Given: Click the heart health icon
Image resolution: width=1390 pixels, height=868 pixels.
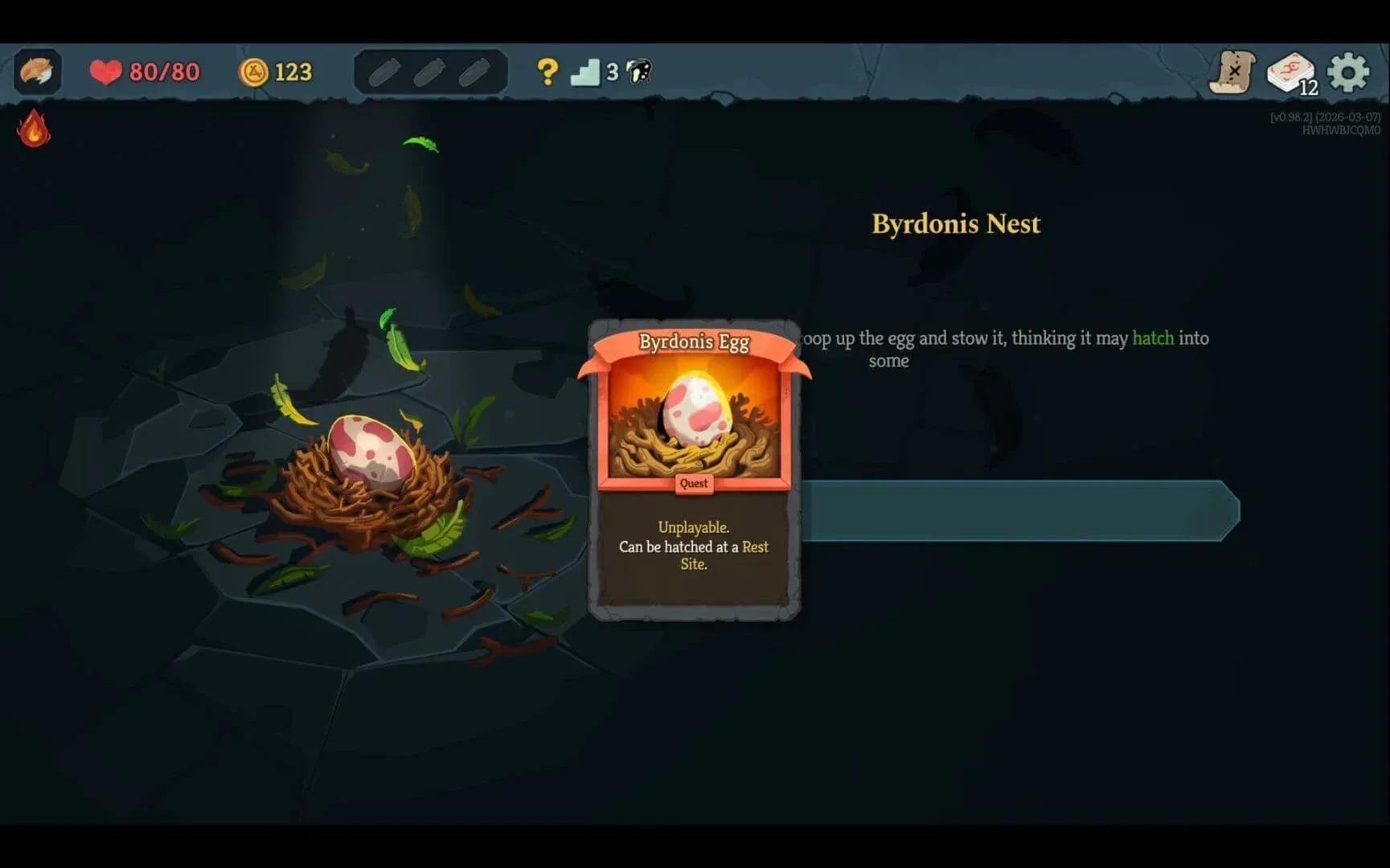Looking at the screenshot, I should [105, 72].
